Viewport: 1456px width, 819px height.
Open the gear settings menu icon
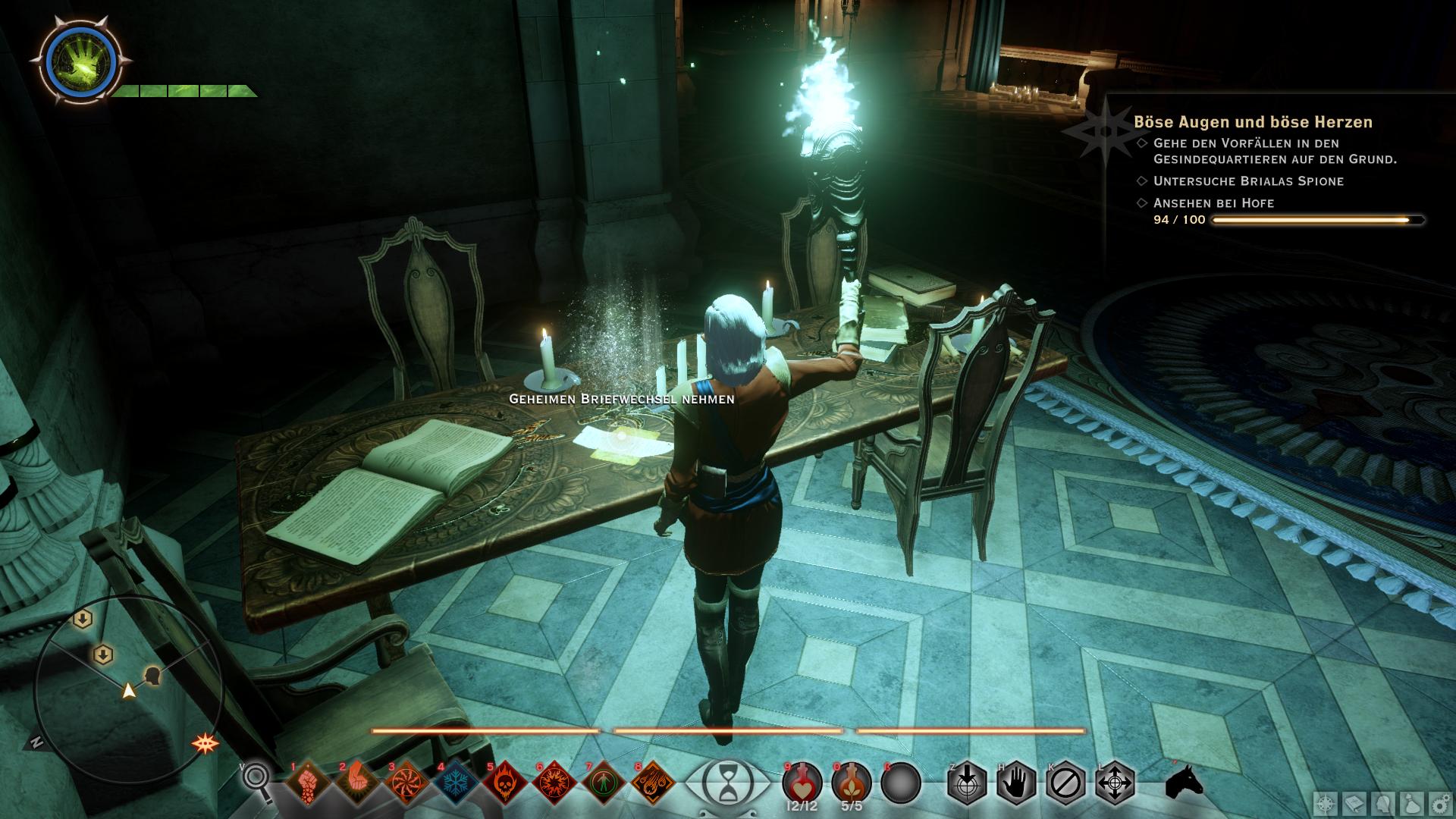1439,804
